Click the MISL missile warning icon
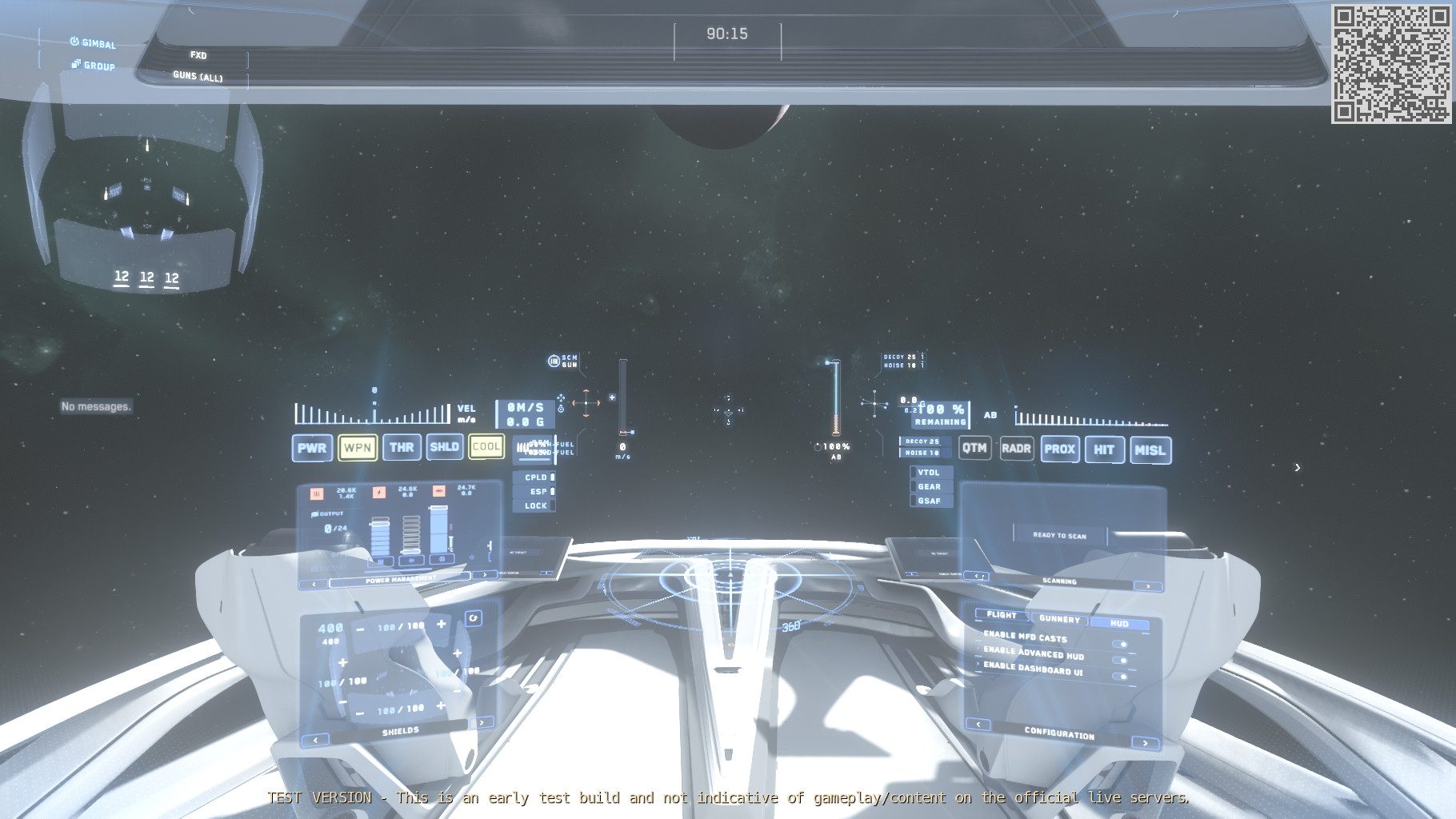 (1150, 451)
